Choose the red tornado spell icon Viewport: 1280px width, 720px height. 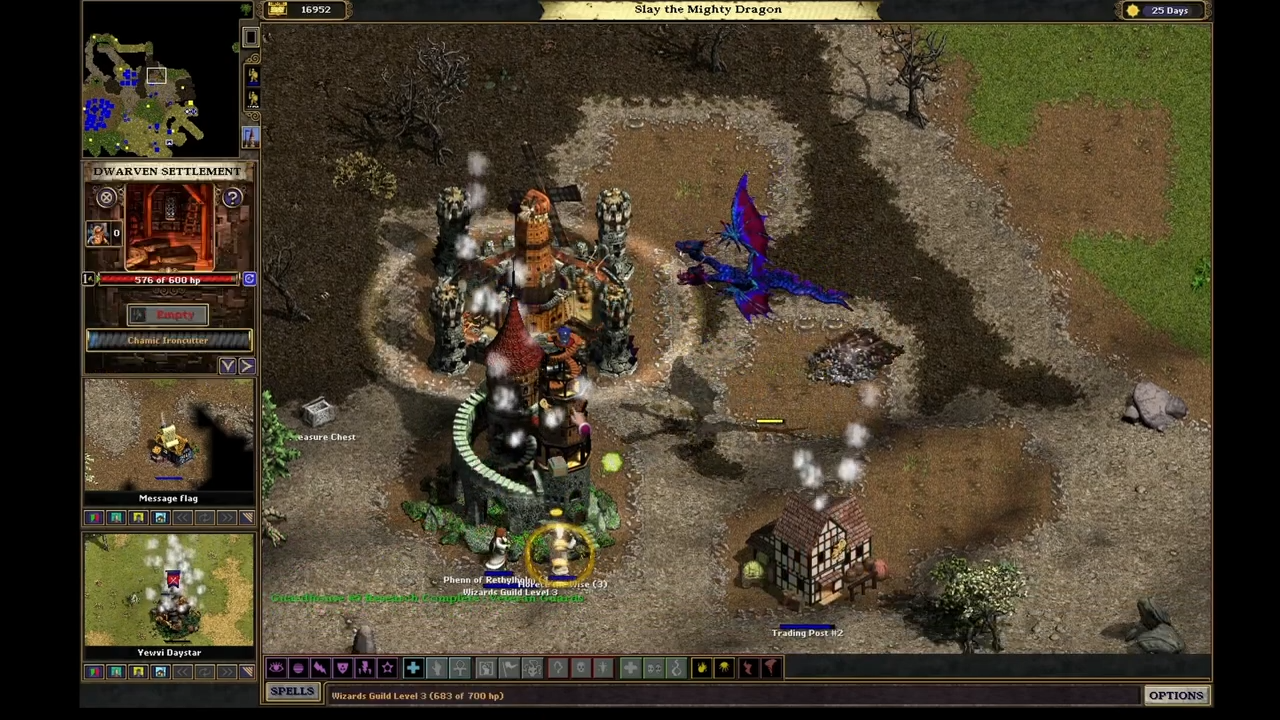pyautogui.click(x=770, y=668)
